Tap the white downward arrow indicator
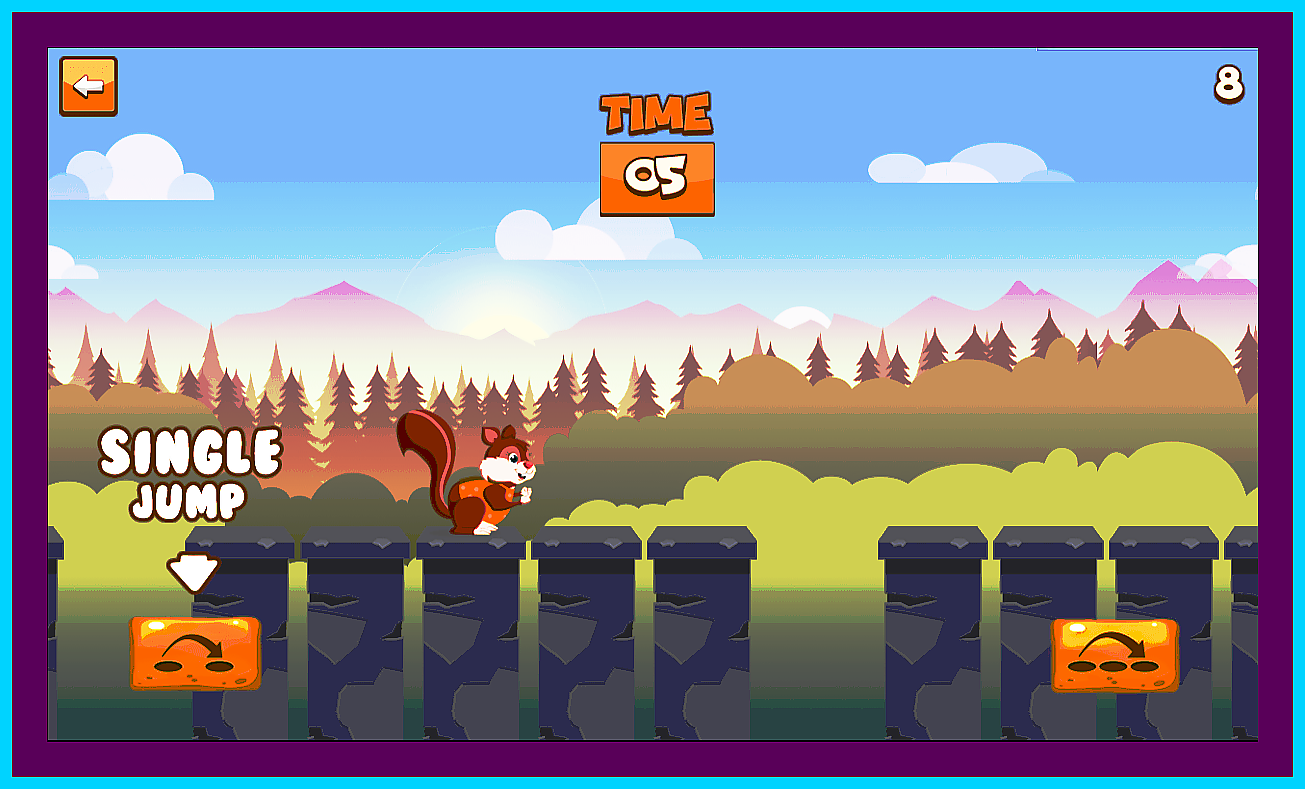Viewport: 1305px width, 789px height. coord(194,570)
